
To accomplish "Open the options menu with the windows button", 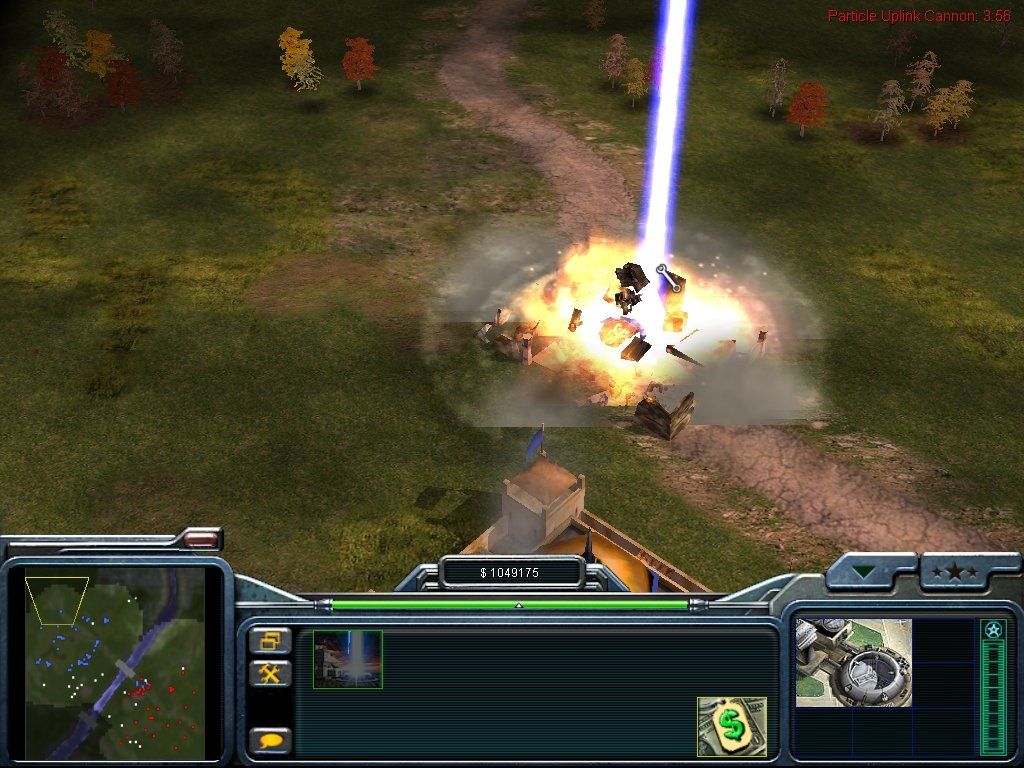I will tap(271, 641).
